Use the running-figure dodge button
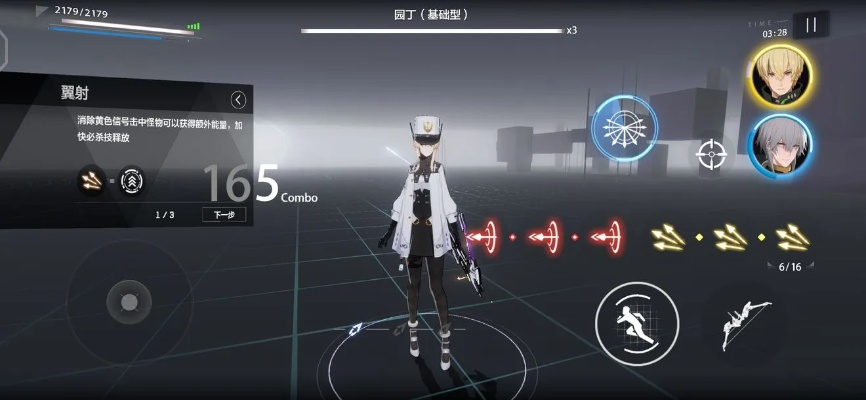The height and width of the screenshot is (400, 866). click(637, 323)
